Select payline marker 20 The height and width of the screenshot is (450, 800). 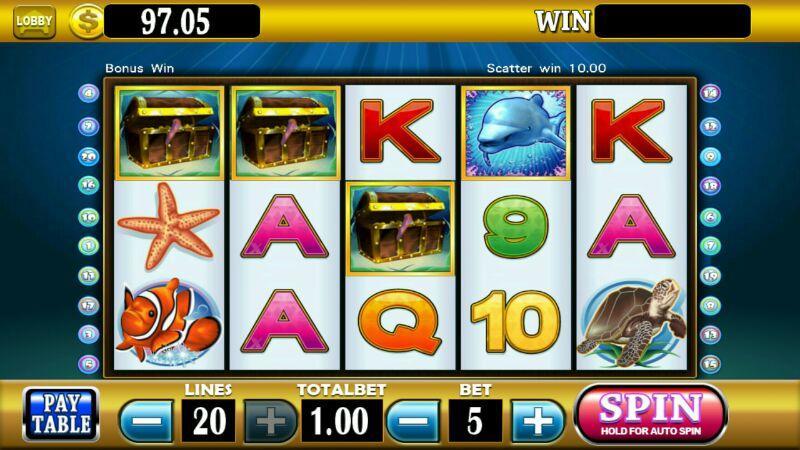(x=88, y=155)
